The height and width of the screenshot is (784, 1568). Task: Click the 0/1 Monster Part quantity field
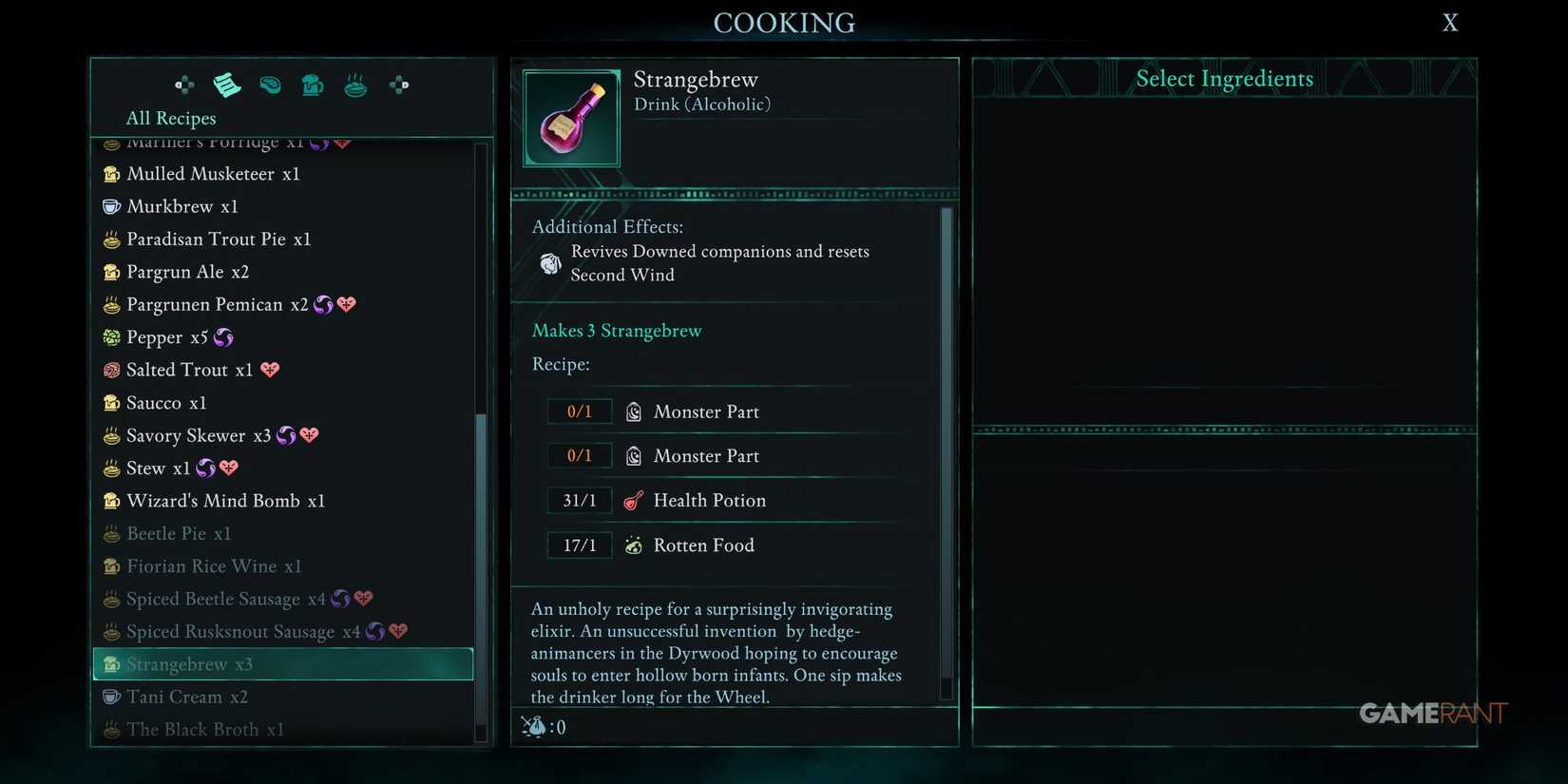click(580, 411)
